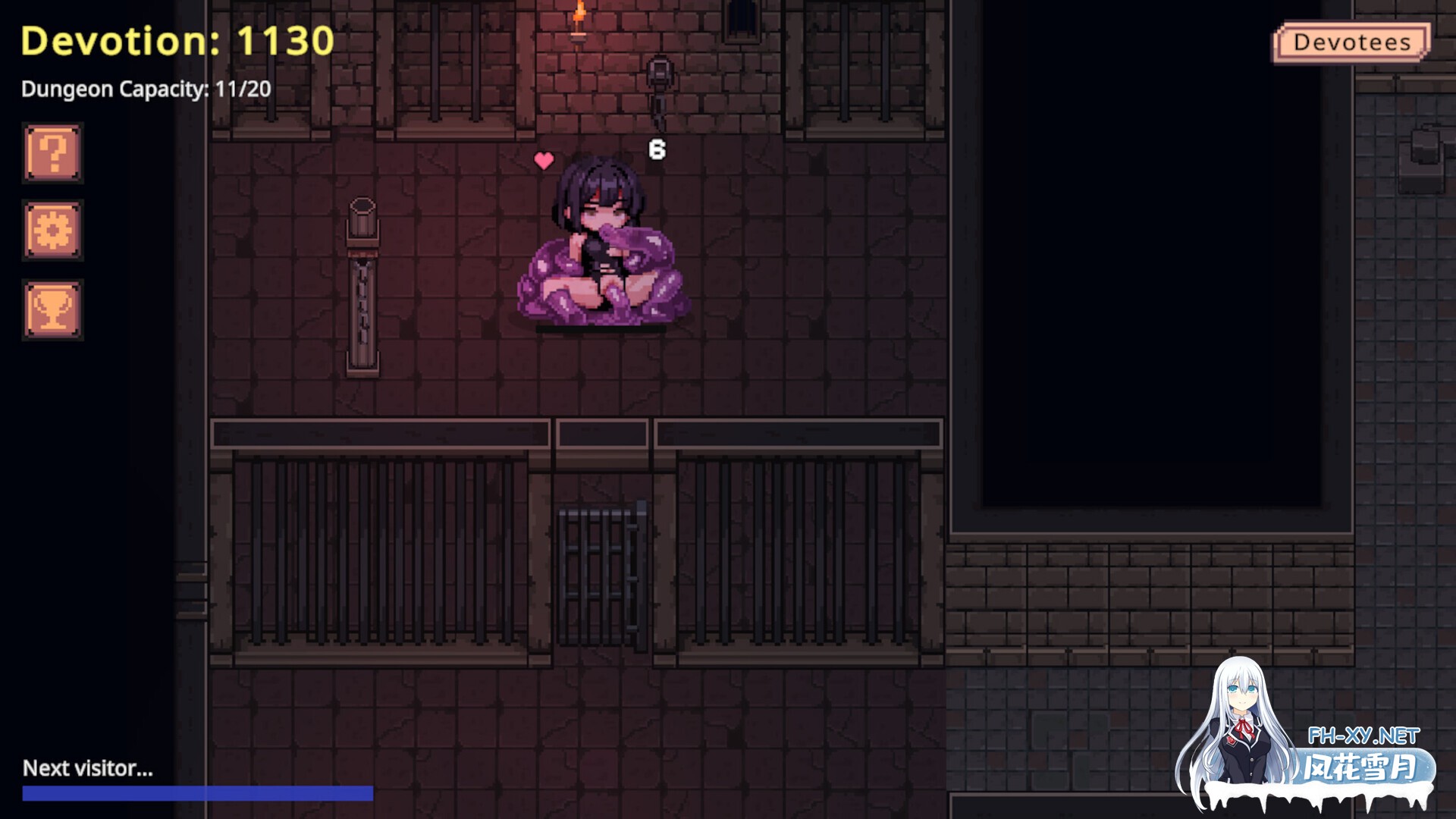View achievements via the trophy icon

pos(52,309)
